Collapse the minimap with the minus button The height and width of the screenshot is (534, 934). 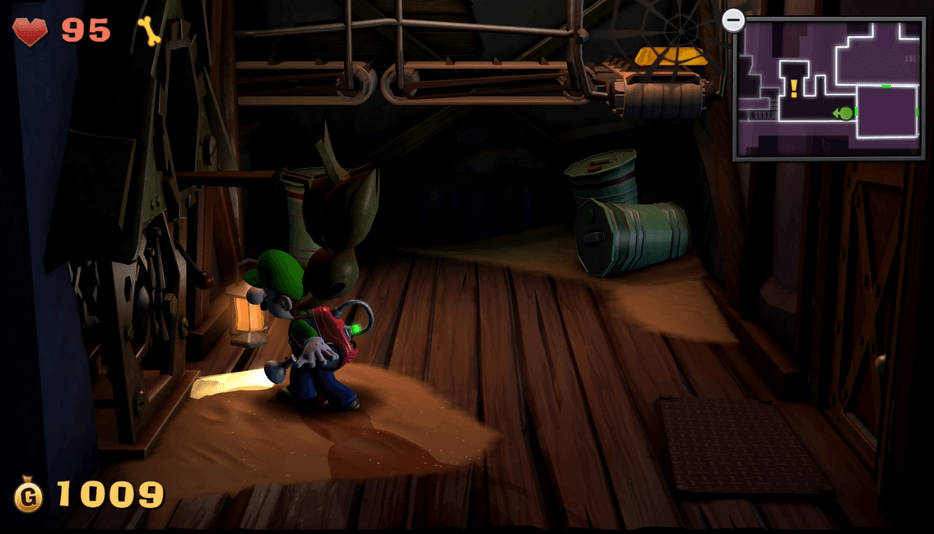pos(733,20)
